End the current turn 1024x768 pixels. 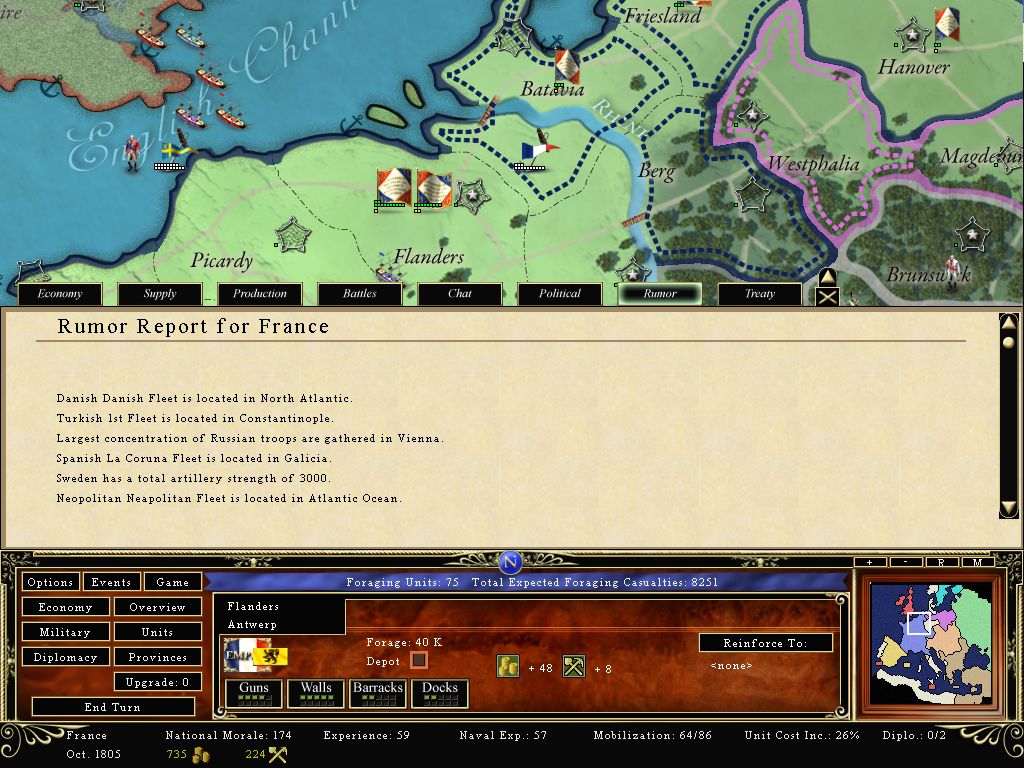coord(112,707)
